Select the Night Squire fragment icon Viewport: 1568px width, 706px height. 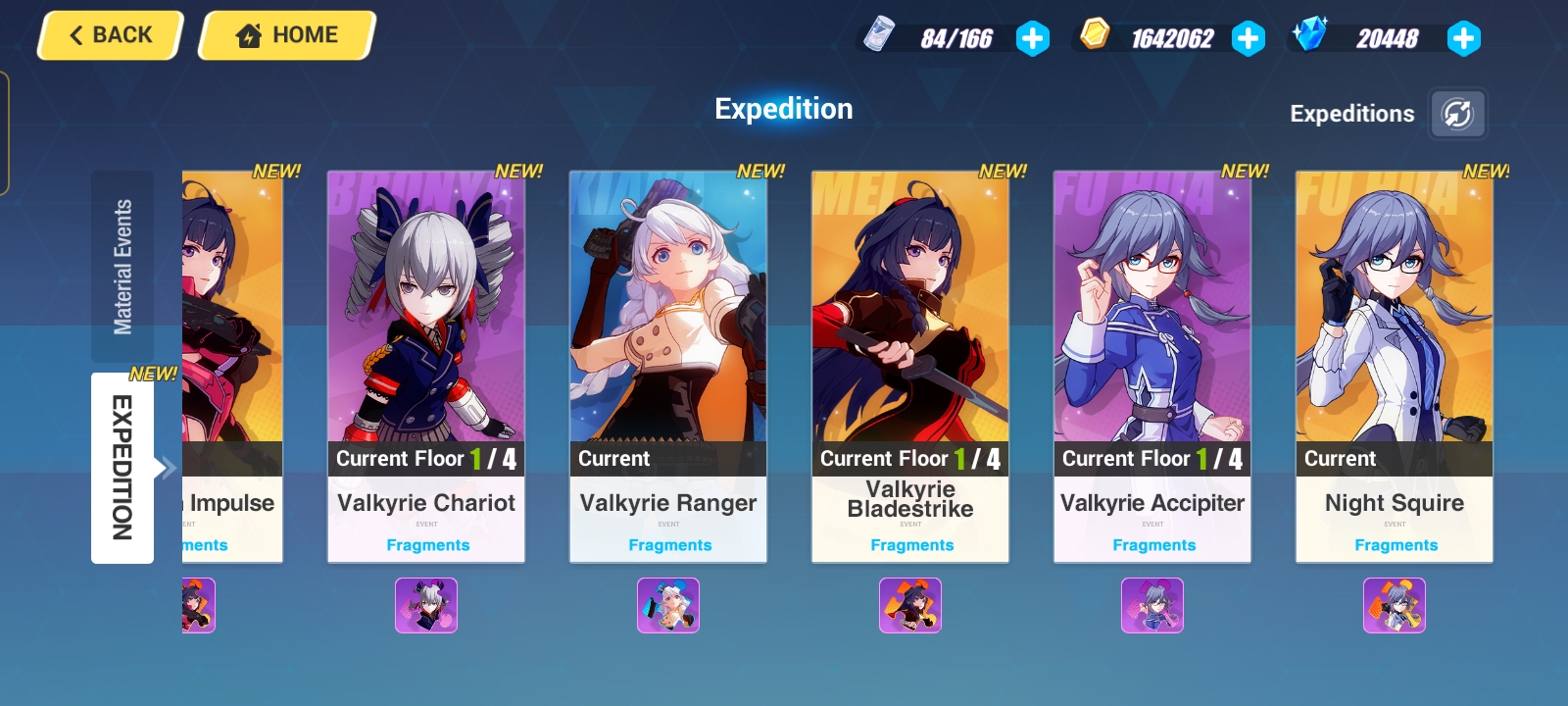pyautogui.click(x=1394, y=606)
